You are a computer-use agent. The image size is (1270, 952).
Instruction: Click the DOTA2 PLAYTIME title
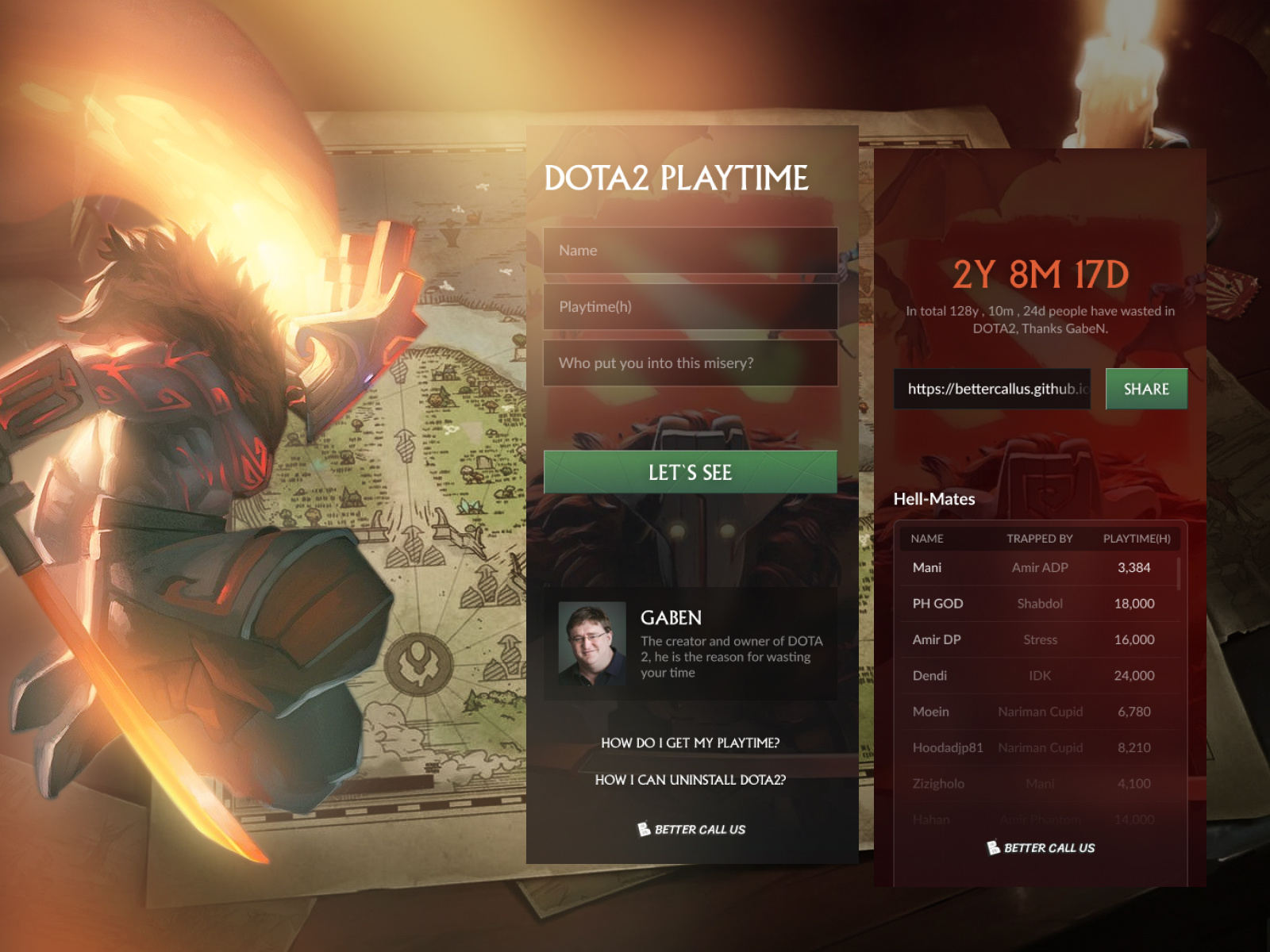coord(678,178)
